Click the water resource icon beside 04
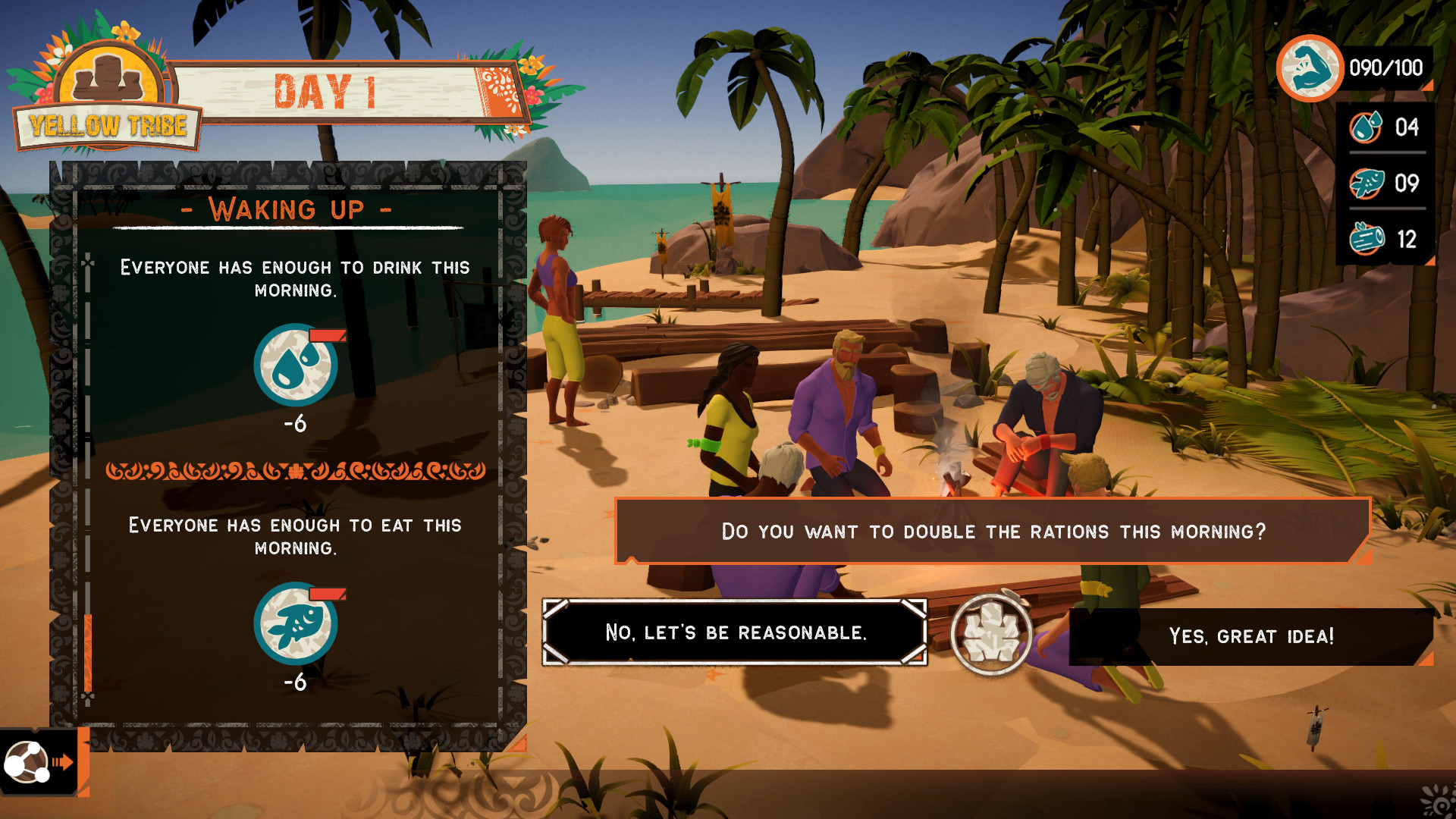 1365,127
